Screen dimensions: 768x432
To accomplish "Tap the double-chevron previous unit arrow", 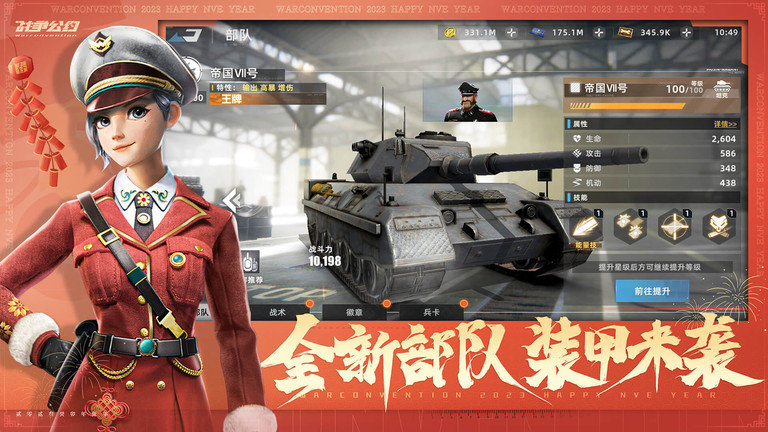I will [x=231, y=201].
